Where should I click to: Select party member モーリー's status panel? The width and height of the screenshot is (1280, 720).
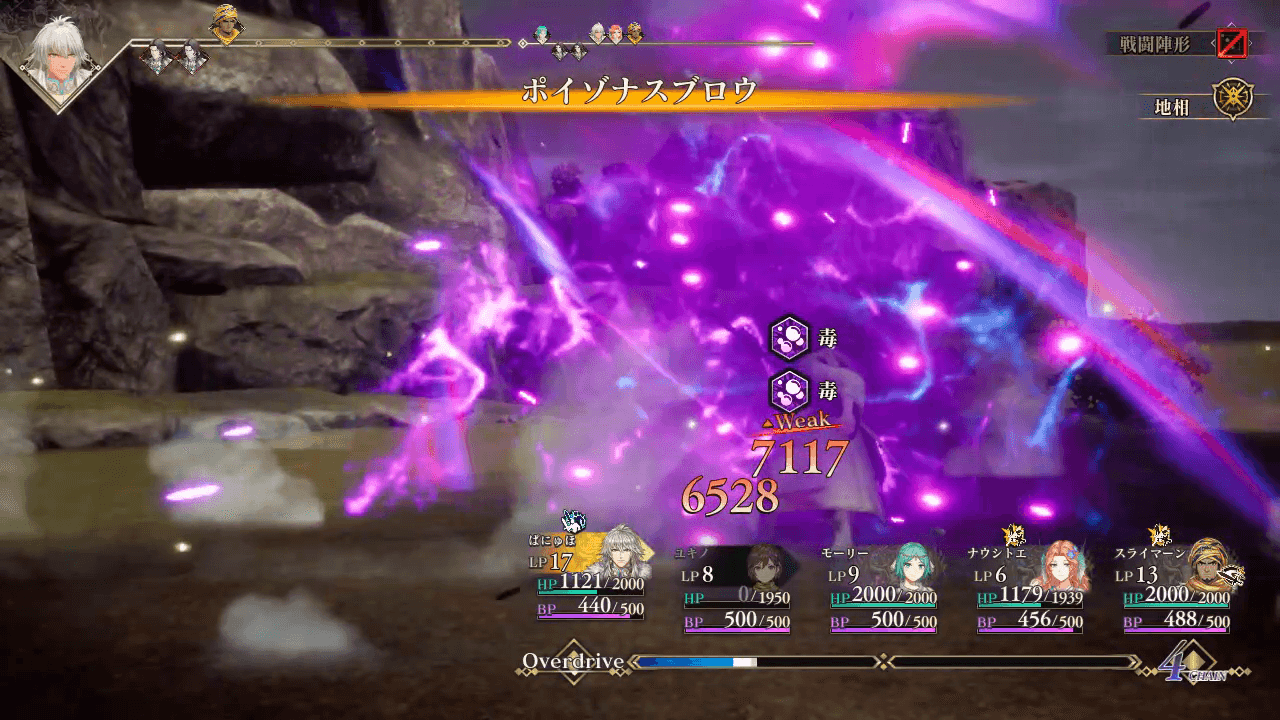pos(883,590)
